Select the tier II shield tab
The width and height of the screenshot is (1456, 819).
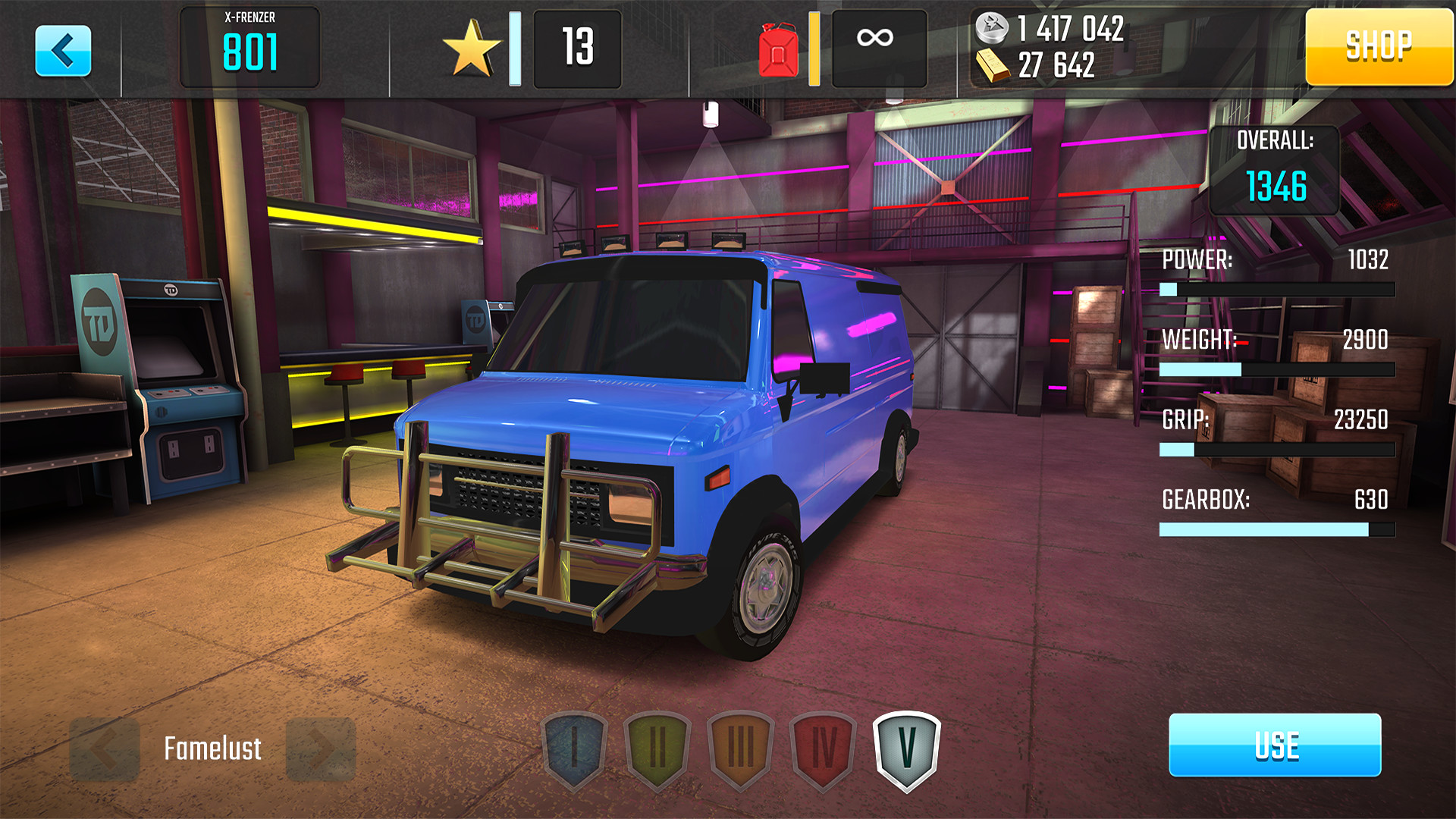coord(656,748)
